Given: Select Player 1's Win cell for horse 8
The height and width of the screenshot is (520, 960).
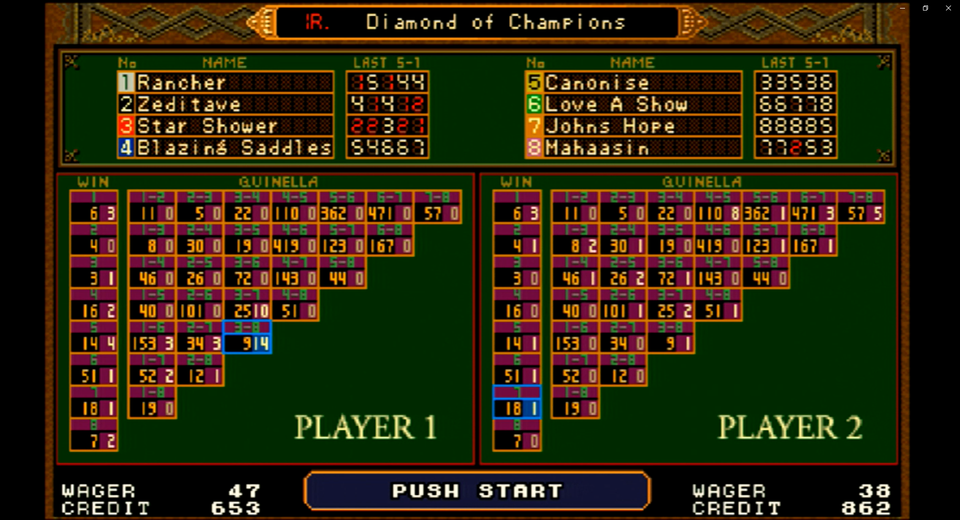Looking at the screenshot, I should point(94,440).
